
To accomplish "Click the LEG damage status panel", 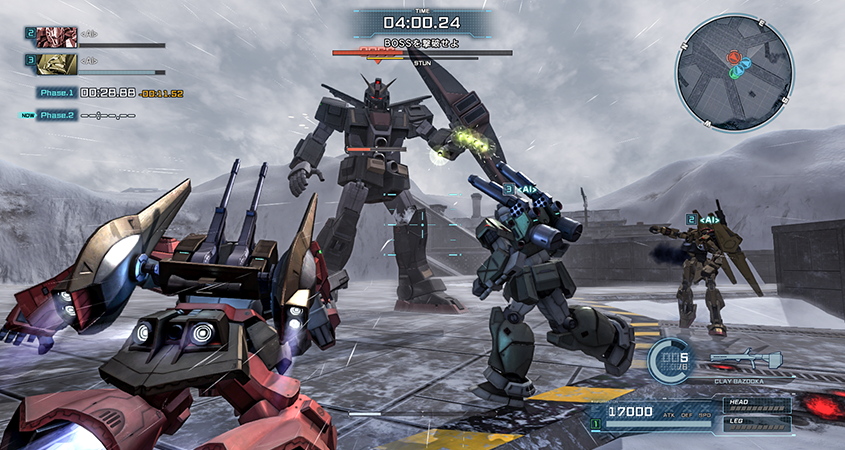I will tap(755, 423).
